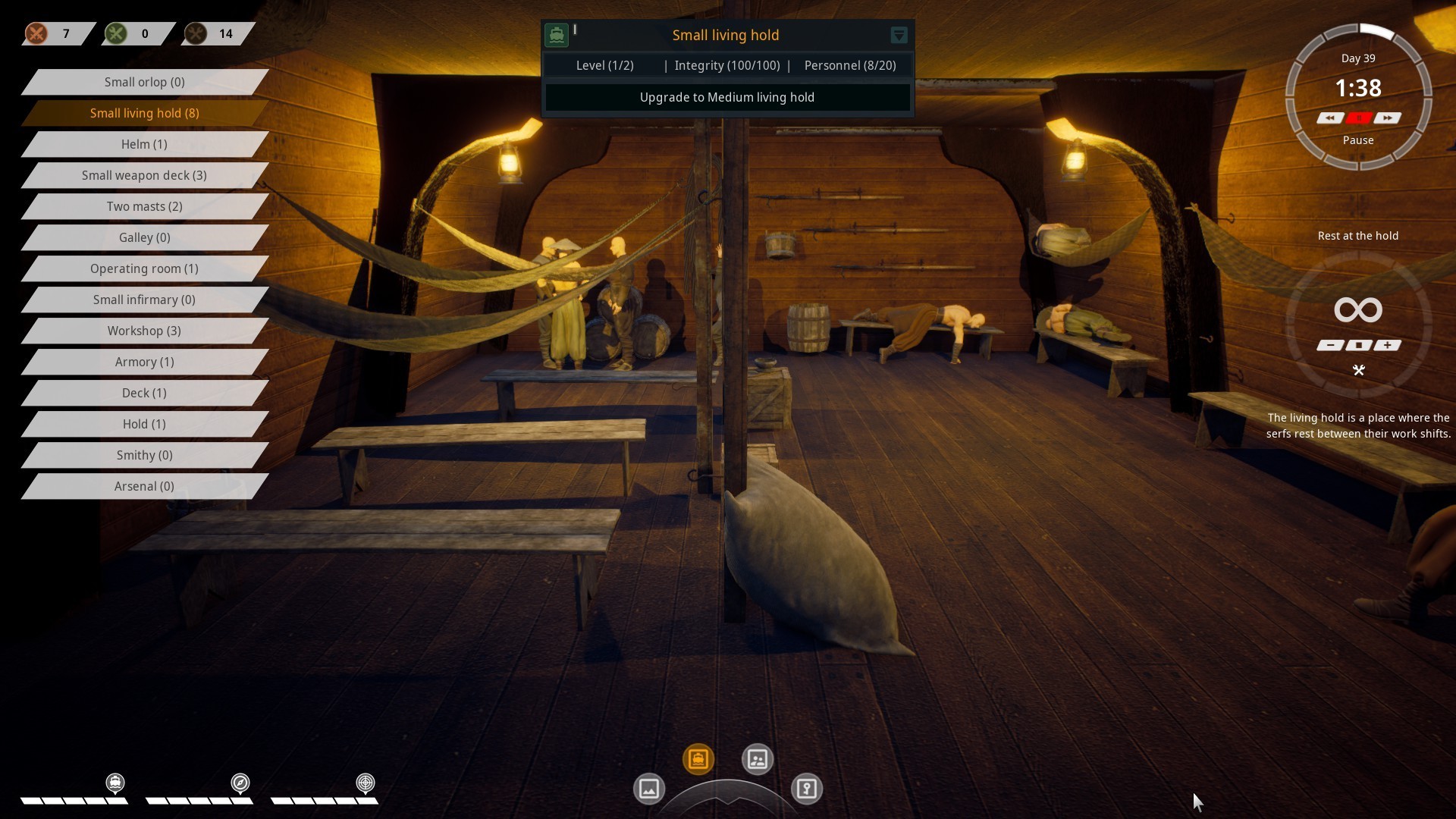Open the Workshop room
1456x819 pixels.
click(x=144, y=331)
